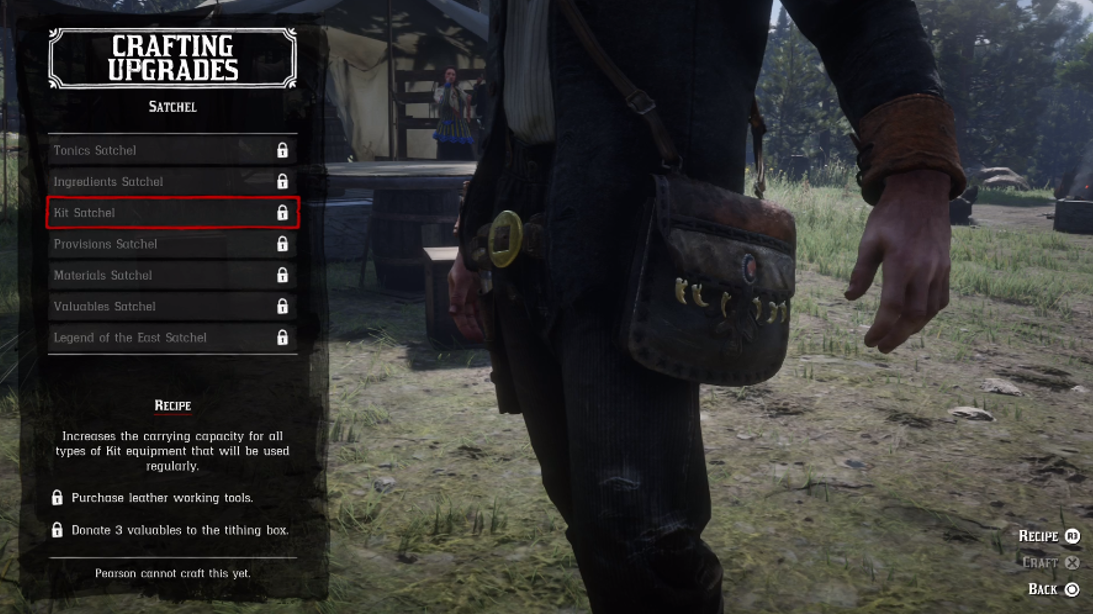Select Provisions Satchel in the list
The height and width of the screenshot is (614, 1093).
[172, 244]
